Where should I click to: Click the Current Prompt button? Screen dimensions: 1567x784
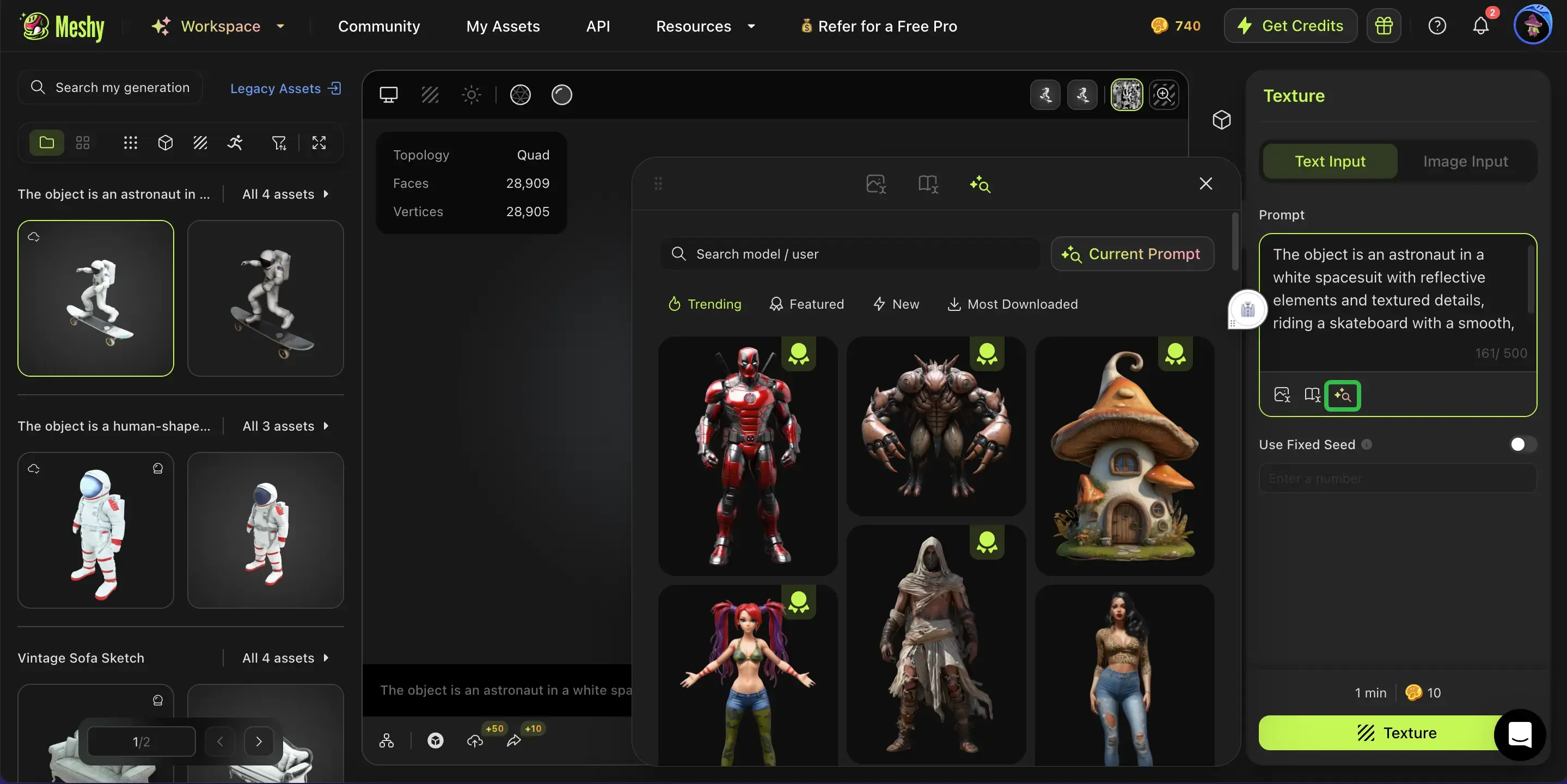tap(1131, 254)
